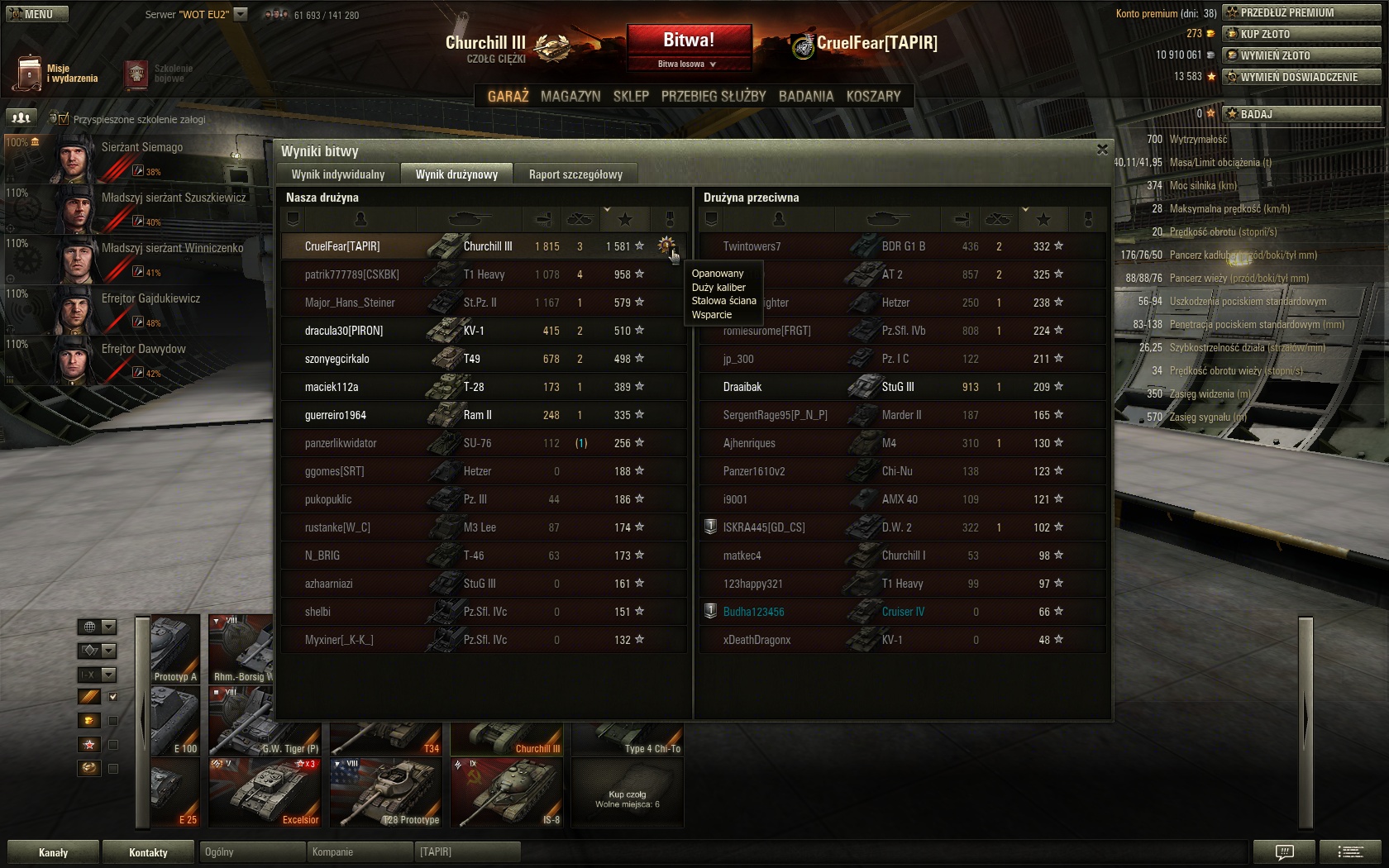Image resolution: width=1389 pixels, height=868 pixels.
Task: Open the MENU button
Action: (37, 14)
